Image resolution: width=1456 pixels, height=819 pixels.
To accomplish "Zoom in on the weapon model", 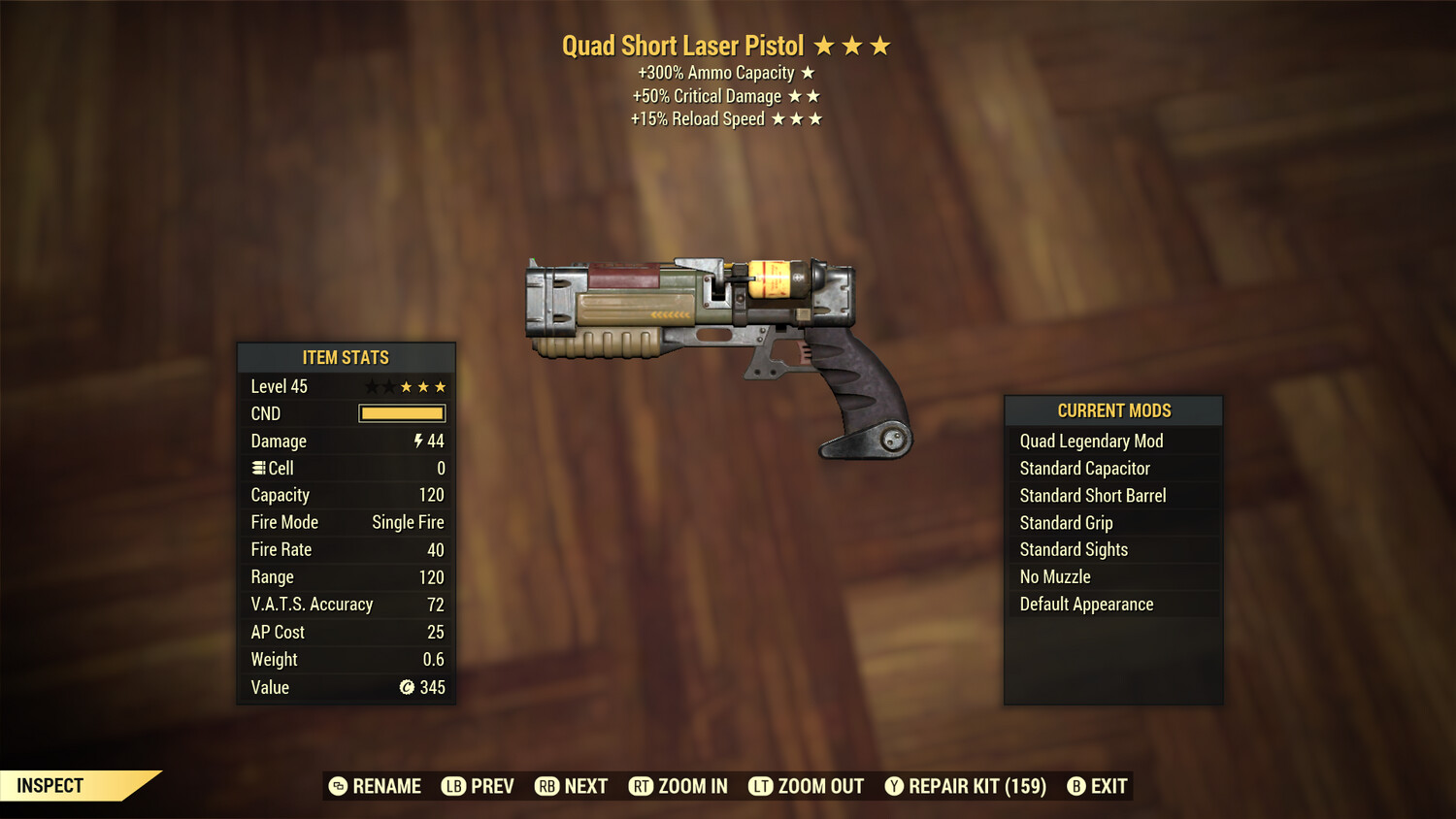I will point(678,786).
